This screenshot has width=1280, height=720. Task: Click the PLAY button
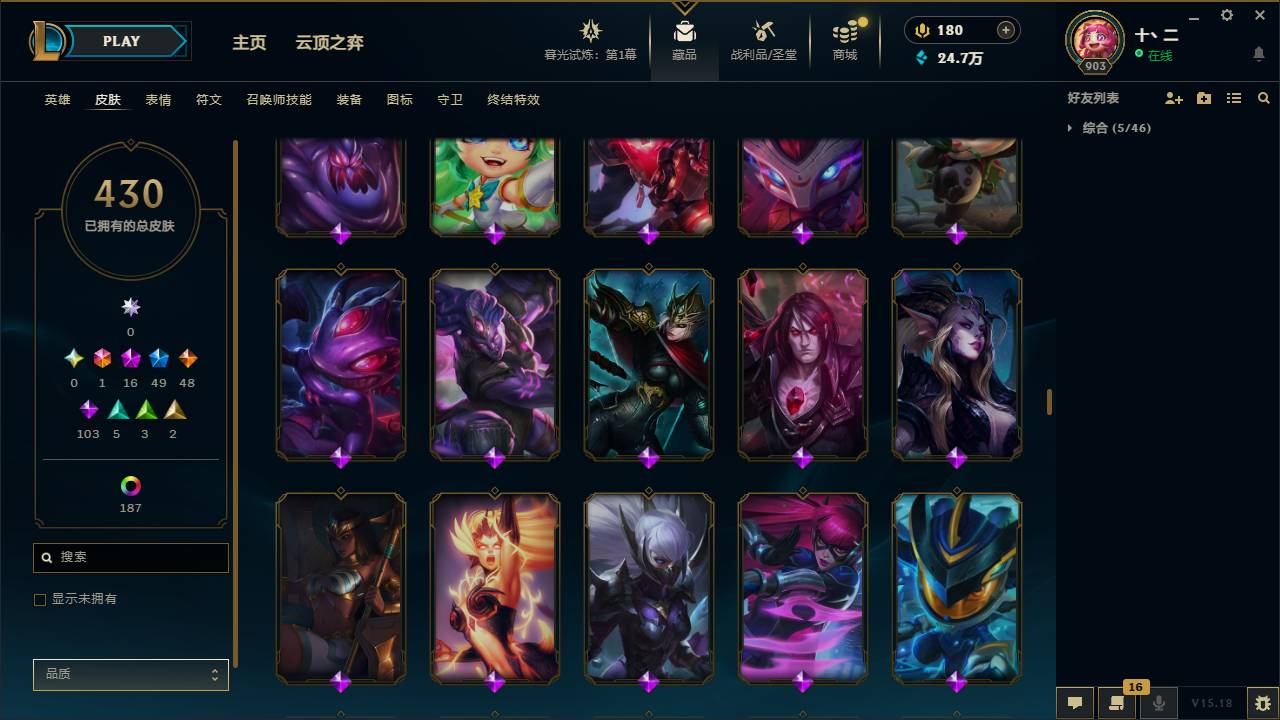click(x=121, y=41)
